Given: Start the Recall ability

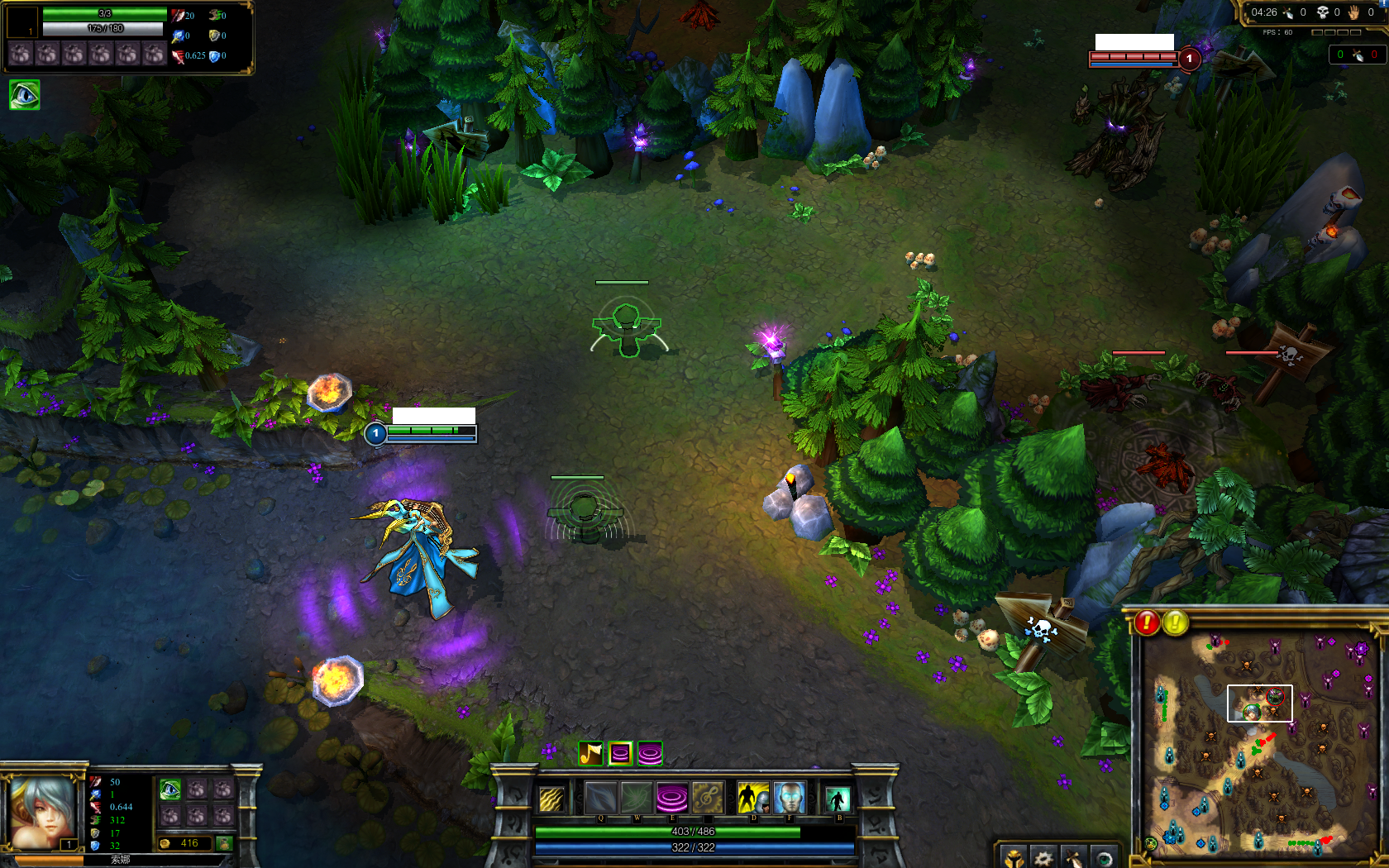Looking at the screenshot, I should pyautogui.click(x=838, y=799).
